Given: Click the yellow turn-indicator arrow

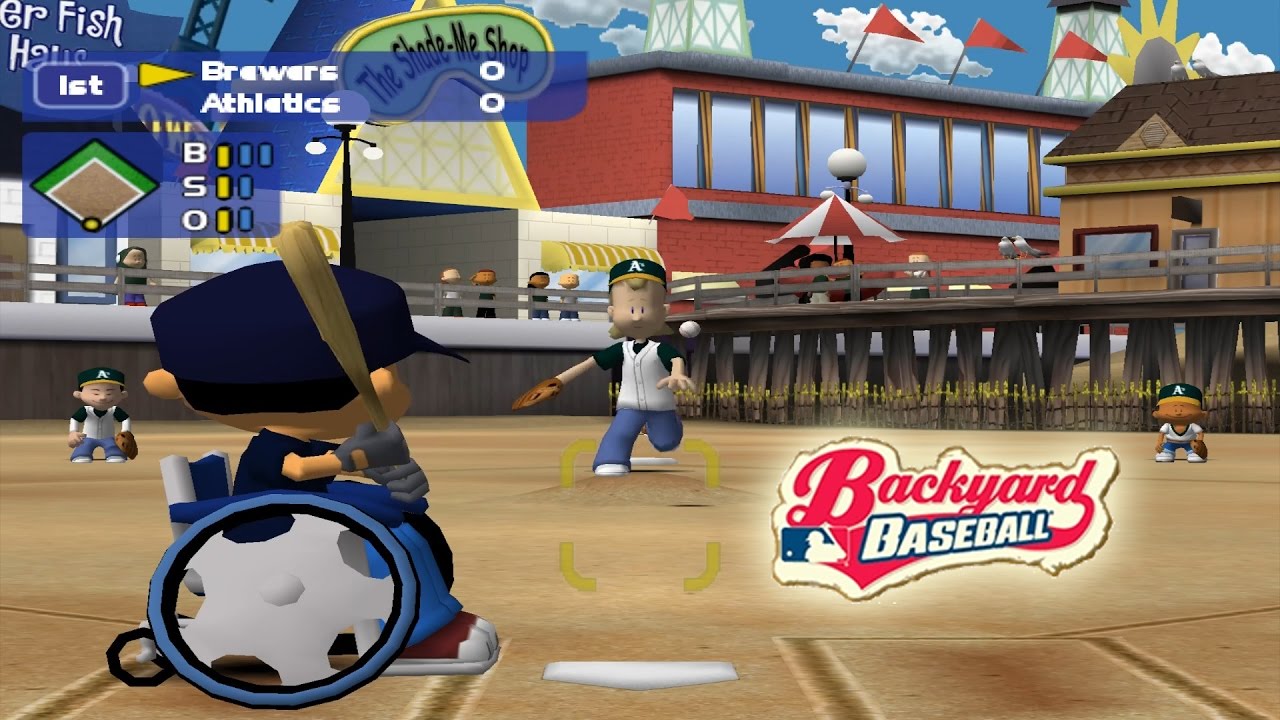Looking at the screenshot, I should point(160,72).
